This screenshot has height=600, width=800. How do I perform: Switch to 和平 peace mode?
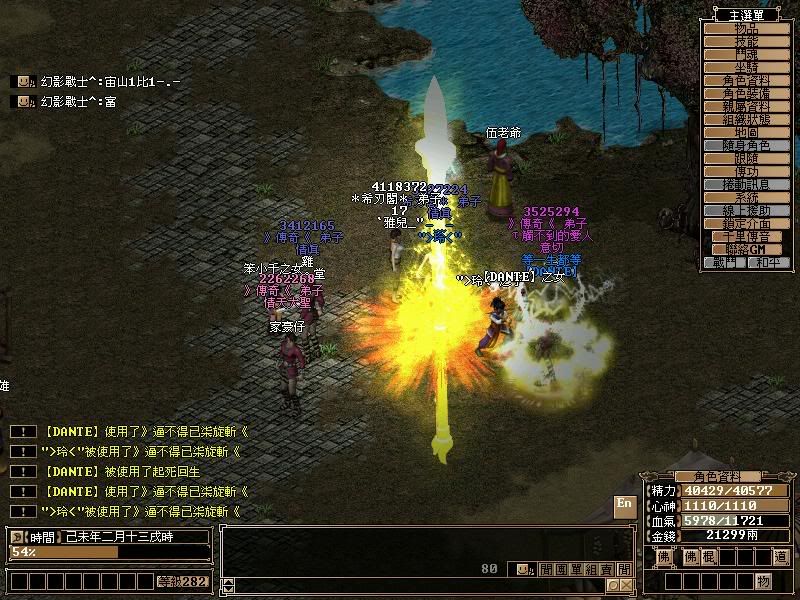pos(768,262)
